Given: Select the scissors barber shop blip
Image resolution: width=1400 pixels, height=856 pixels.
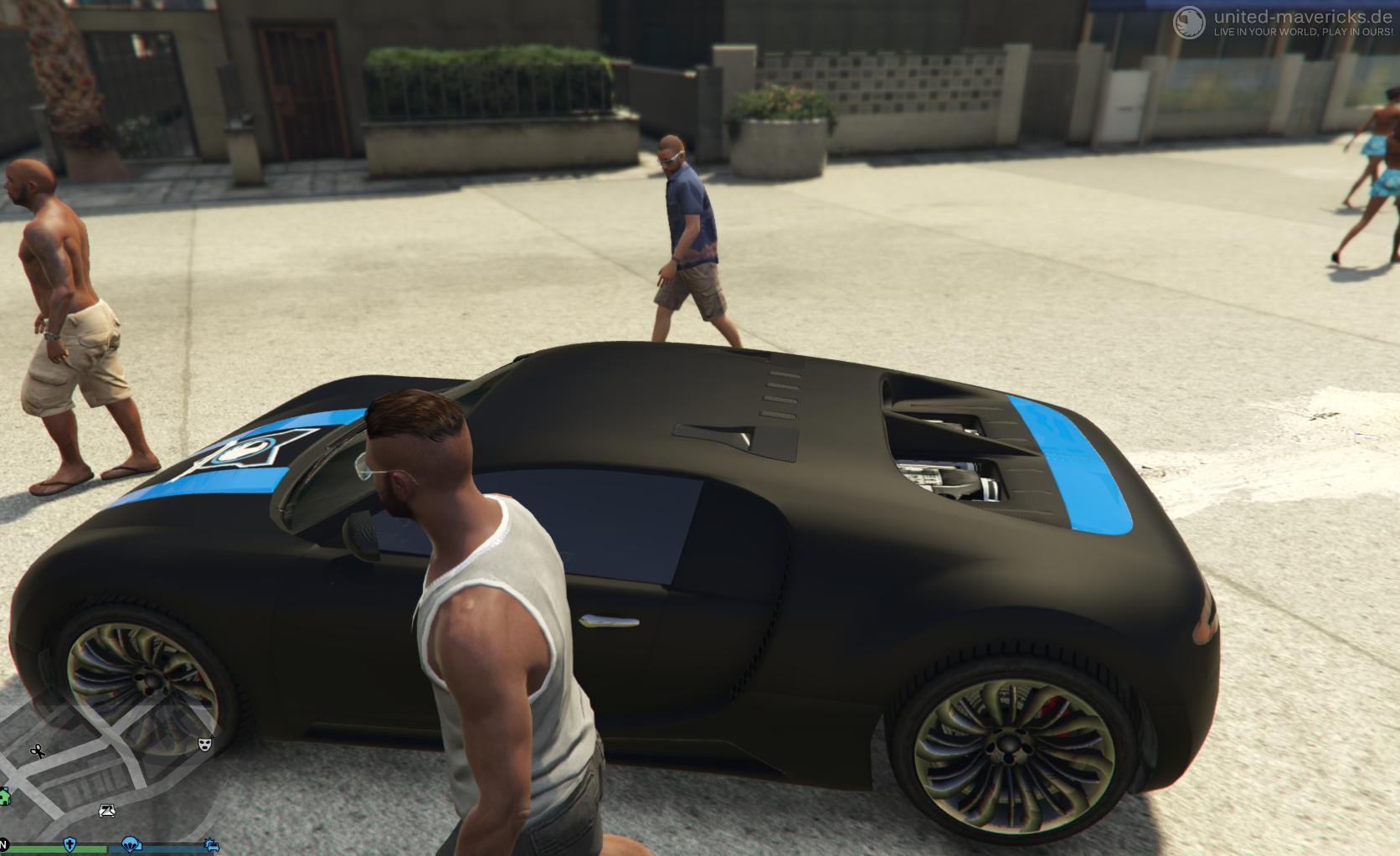Looking at the screenshot, I should point(38,751).
